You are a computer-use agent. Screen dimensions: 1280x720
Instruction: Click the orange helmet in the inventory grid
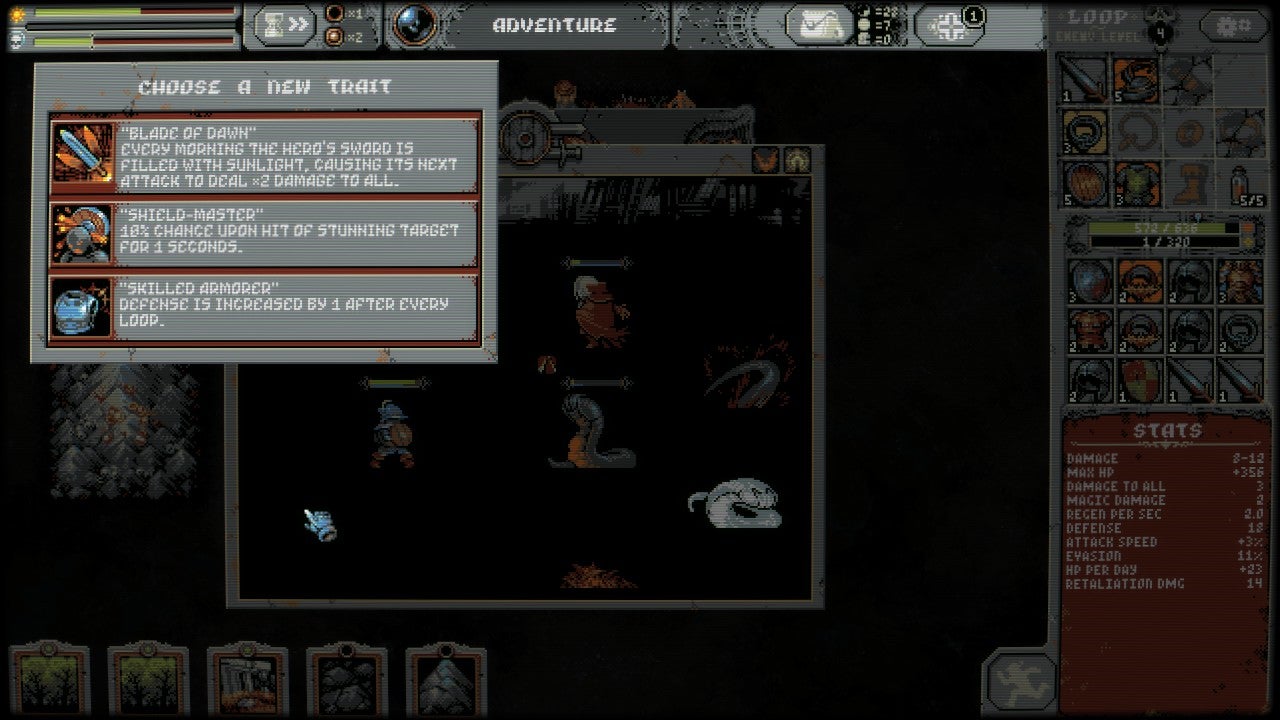coord(1140,282)
